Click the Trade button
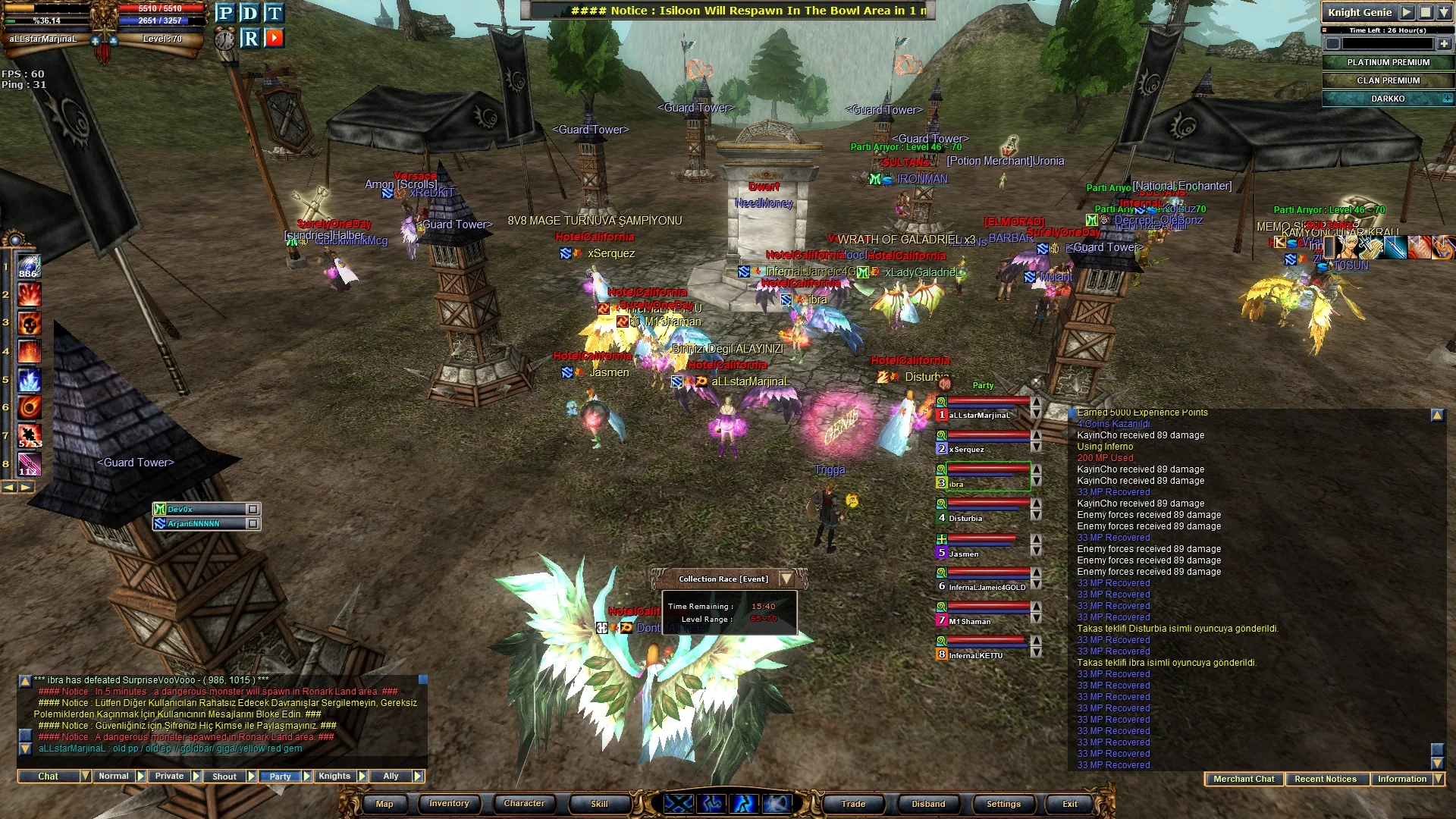Screen dimensions: 1456x819 coord(853,804)
